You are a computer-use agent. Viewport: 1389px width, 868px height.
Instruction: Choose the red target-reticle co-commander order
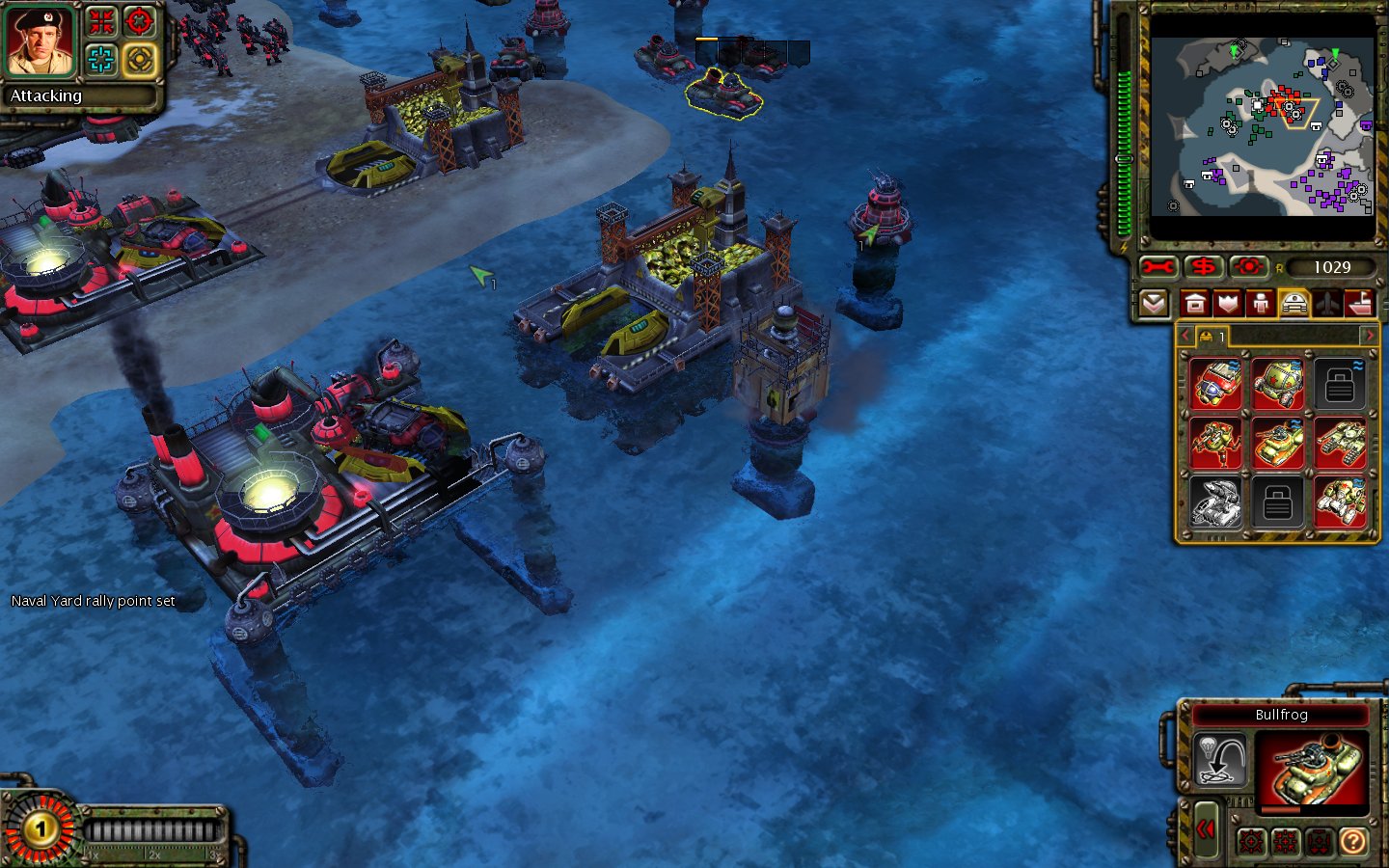point(140,21)
